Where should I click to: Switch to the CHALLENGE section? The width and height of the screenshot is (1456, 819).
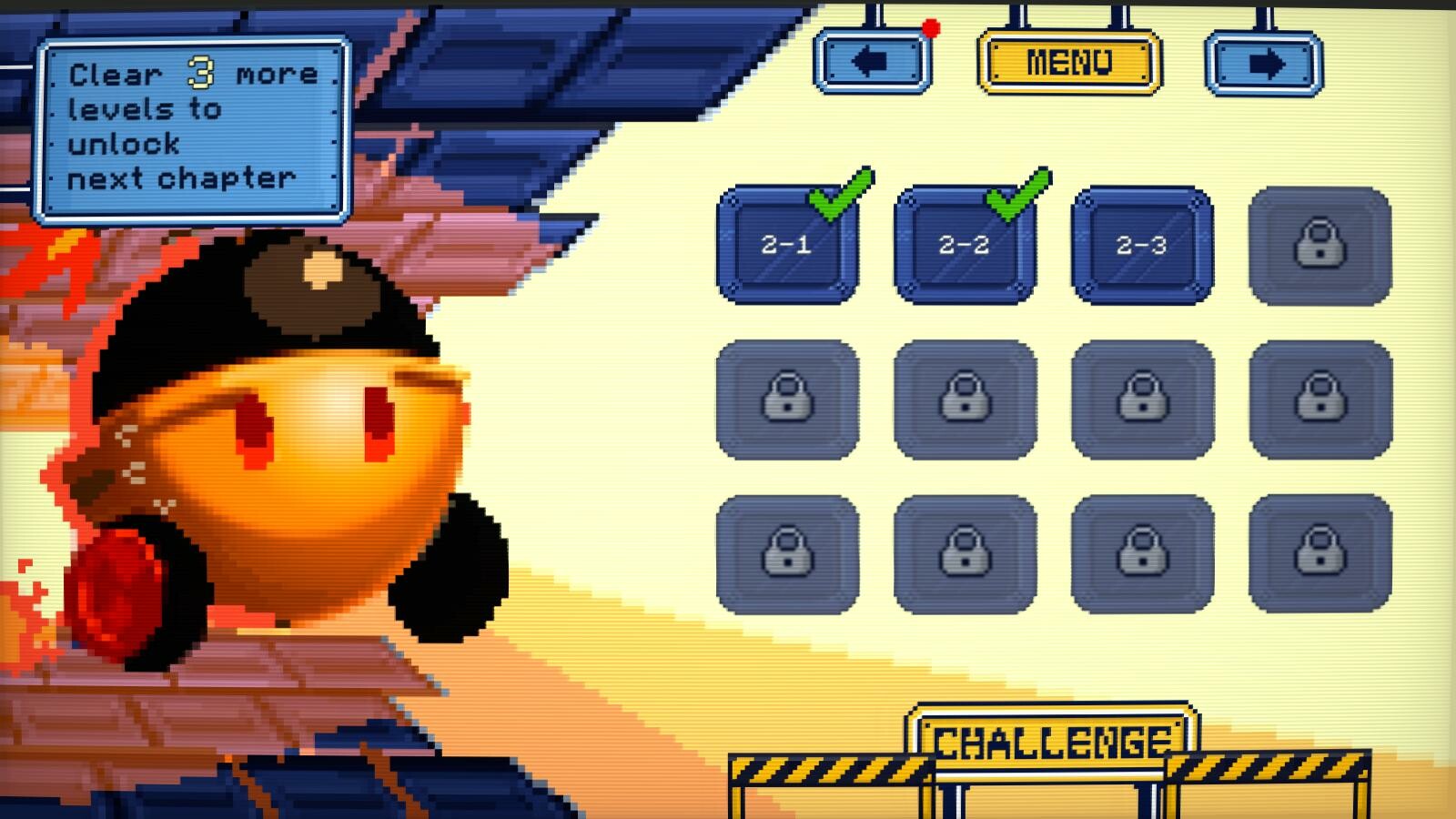click(1056, 740)
